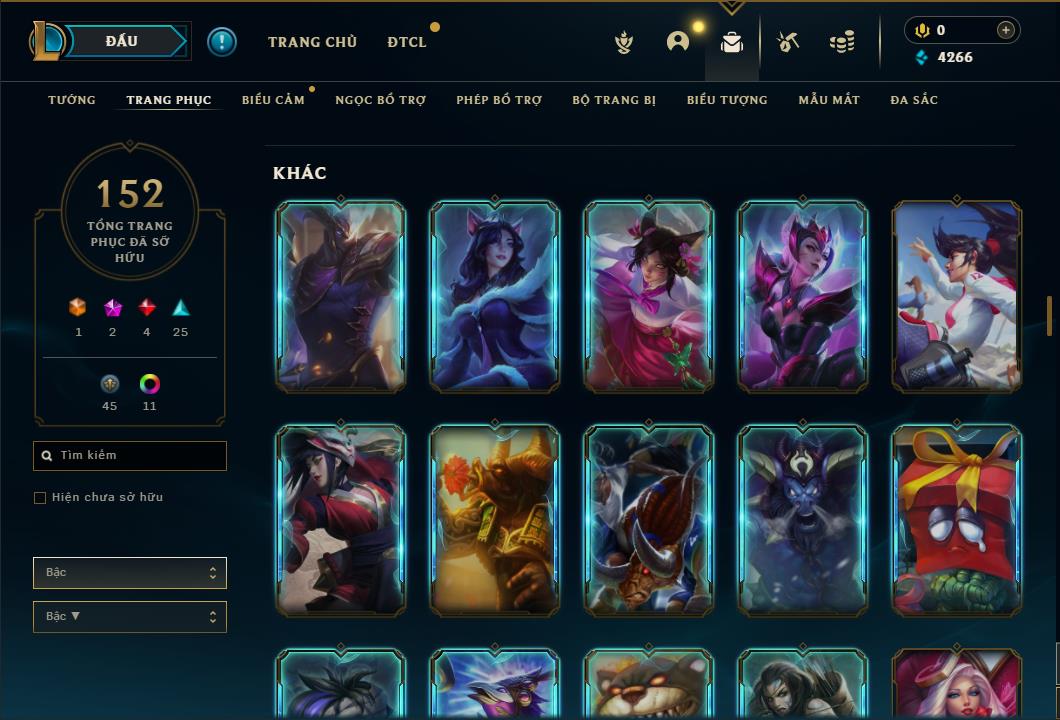1060x720 pixels.
Task: Select the red gift box skin card
Action: pos(957,519)
